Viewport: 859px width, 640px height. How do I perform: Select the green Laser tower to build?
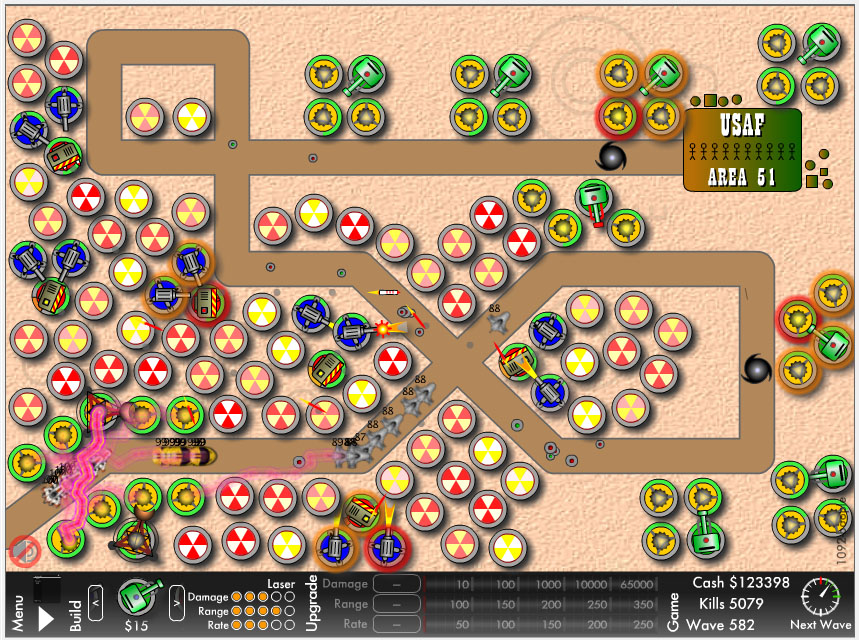click(x=137, y=598)
